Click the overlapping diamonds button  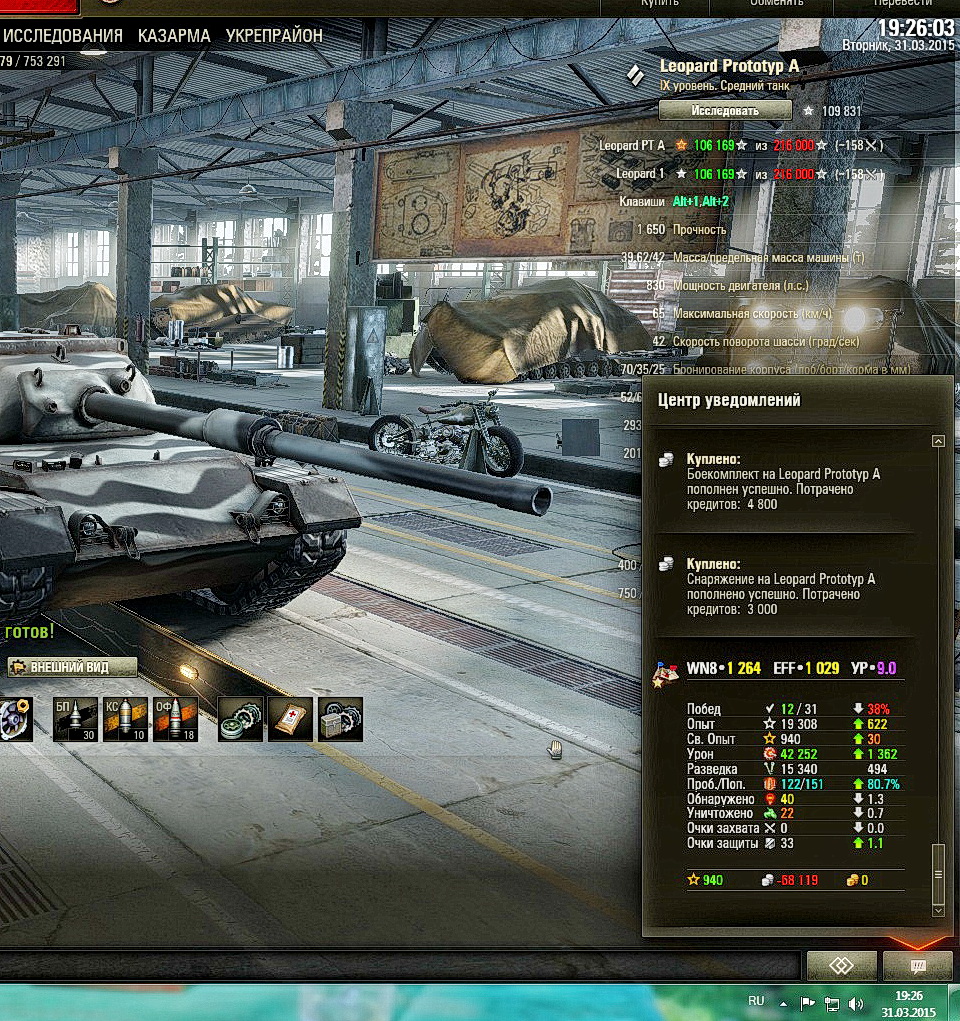point(841,966)
